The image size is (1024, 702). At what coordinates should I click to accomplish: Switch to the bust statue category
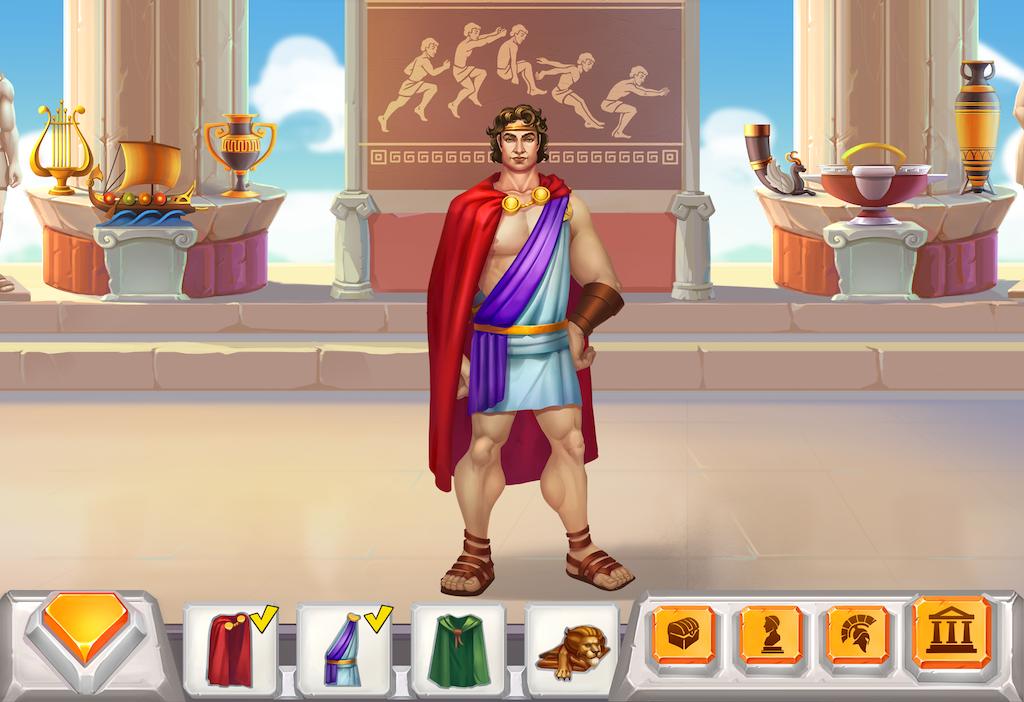(771, 634)
